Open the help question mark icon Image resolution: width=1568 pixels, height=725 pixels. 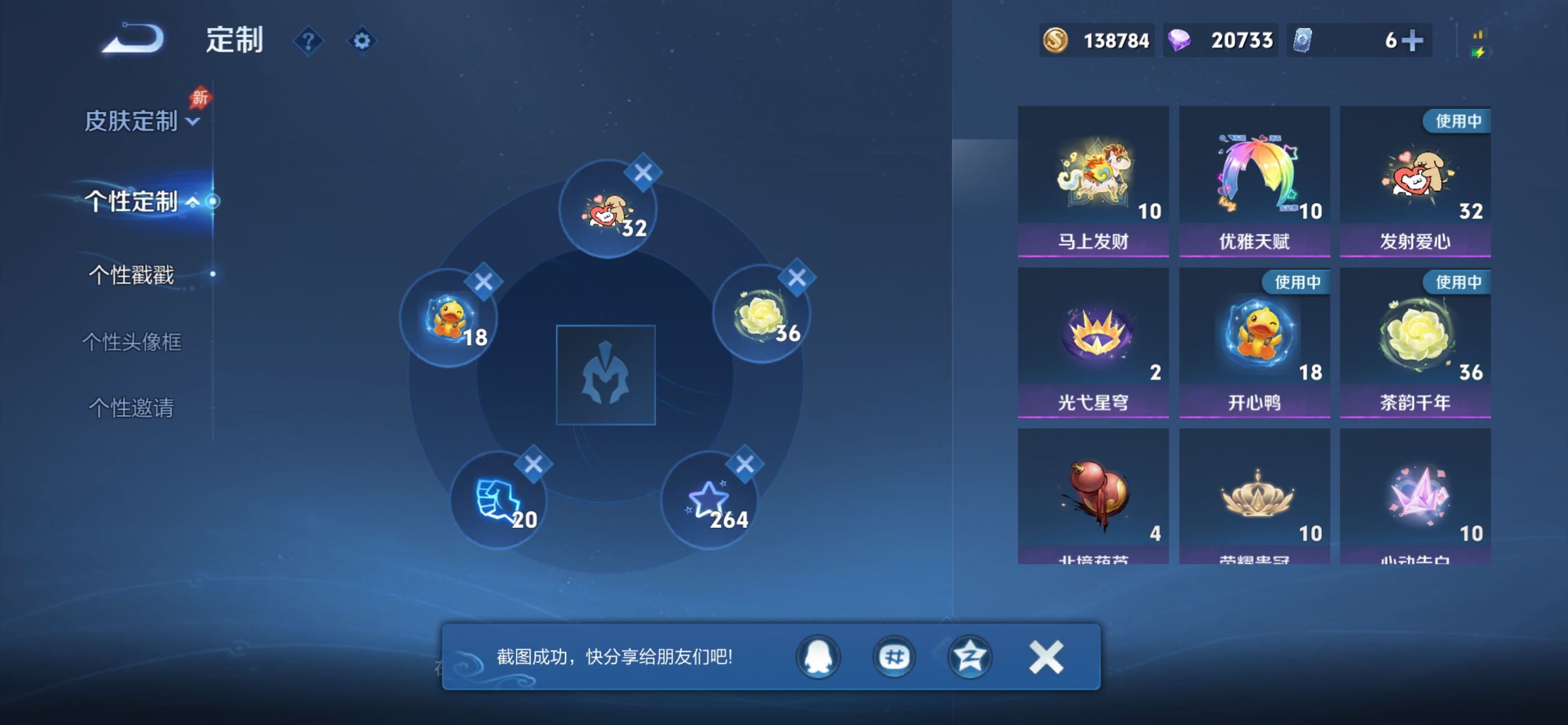pos(309,40)
